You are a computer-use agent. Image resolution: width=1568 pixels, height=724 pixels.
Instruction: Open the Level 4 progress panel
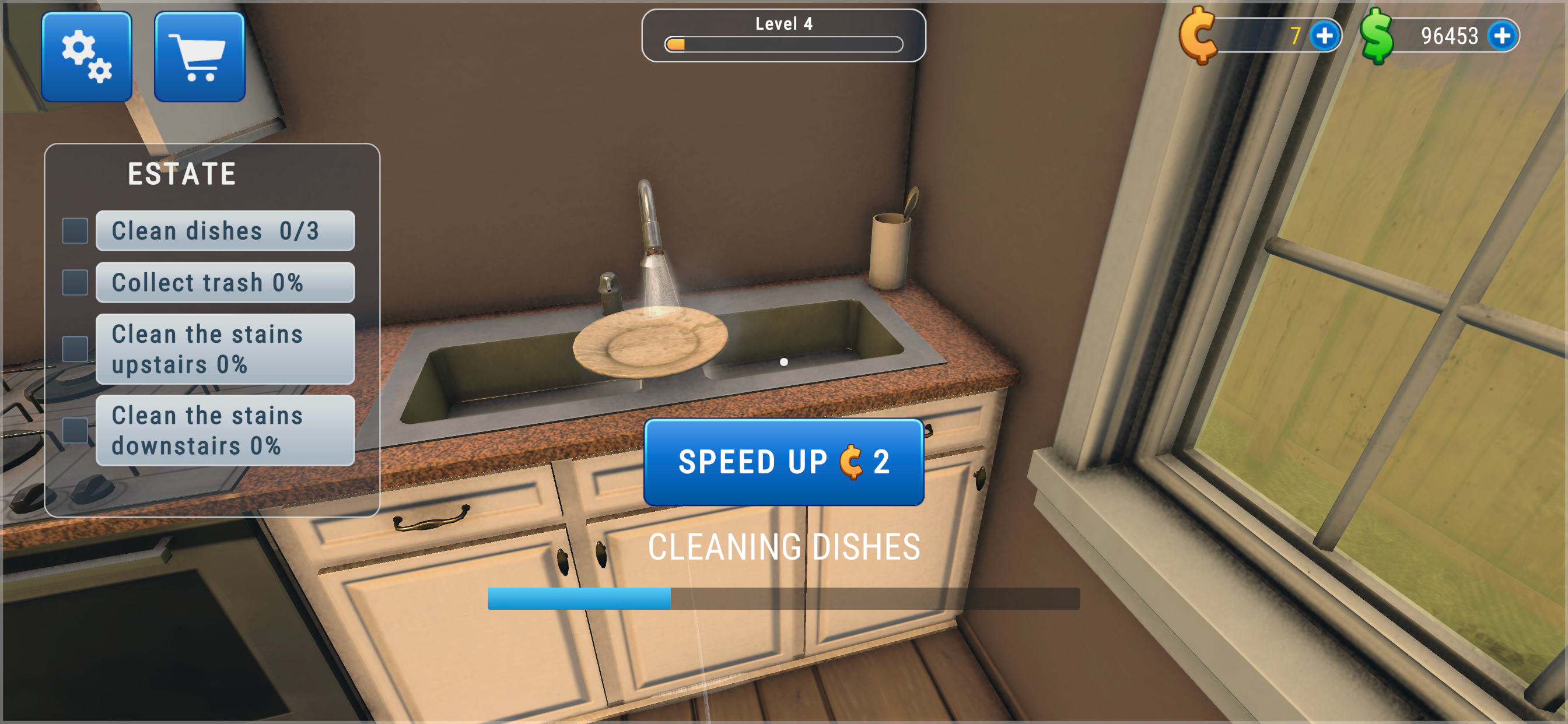pos(784,34)
